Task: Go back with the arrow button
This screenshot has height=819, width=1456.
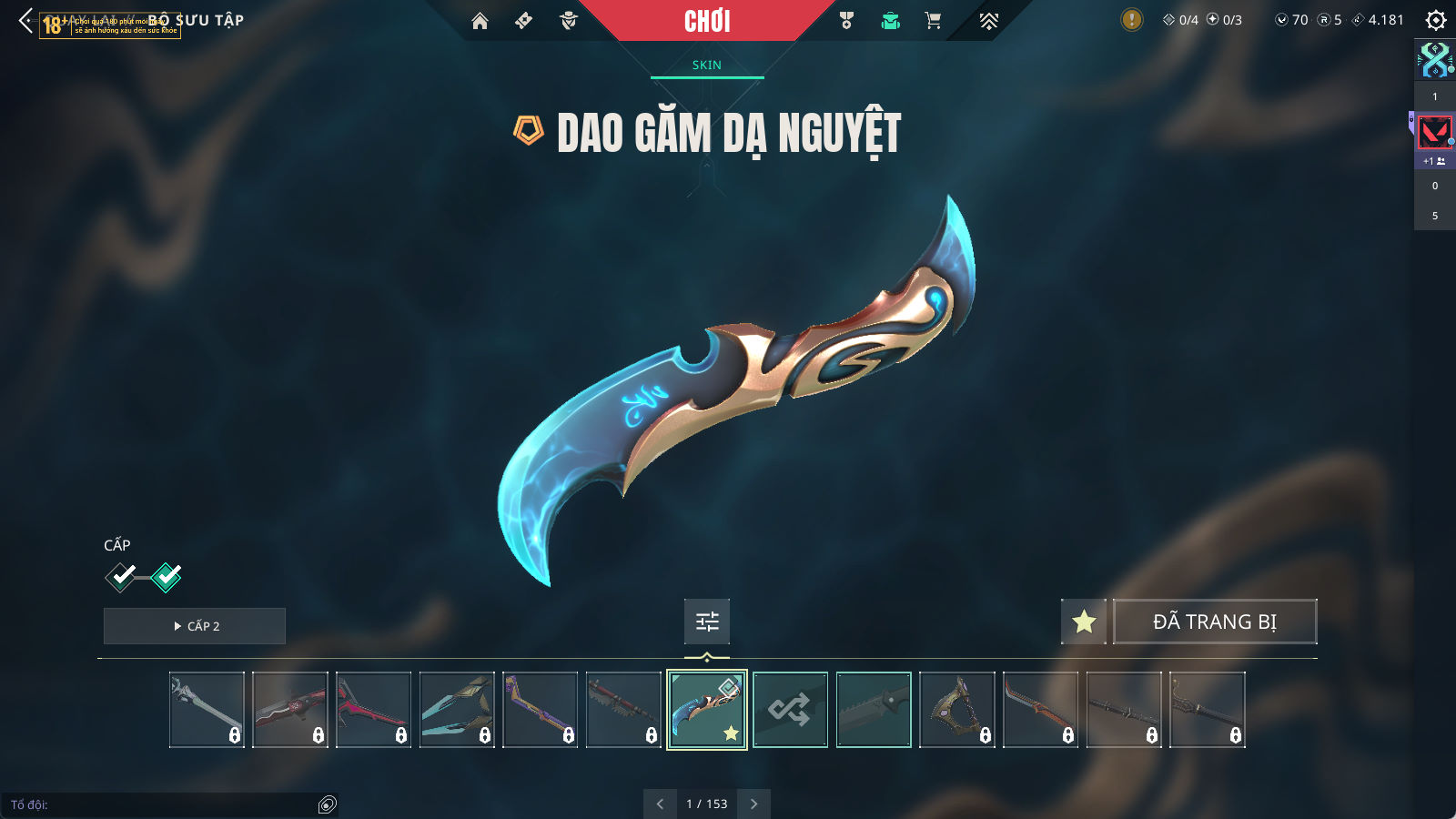Action: (25, 20)
